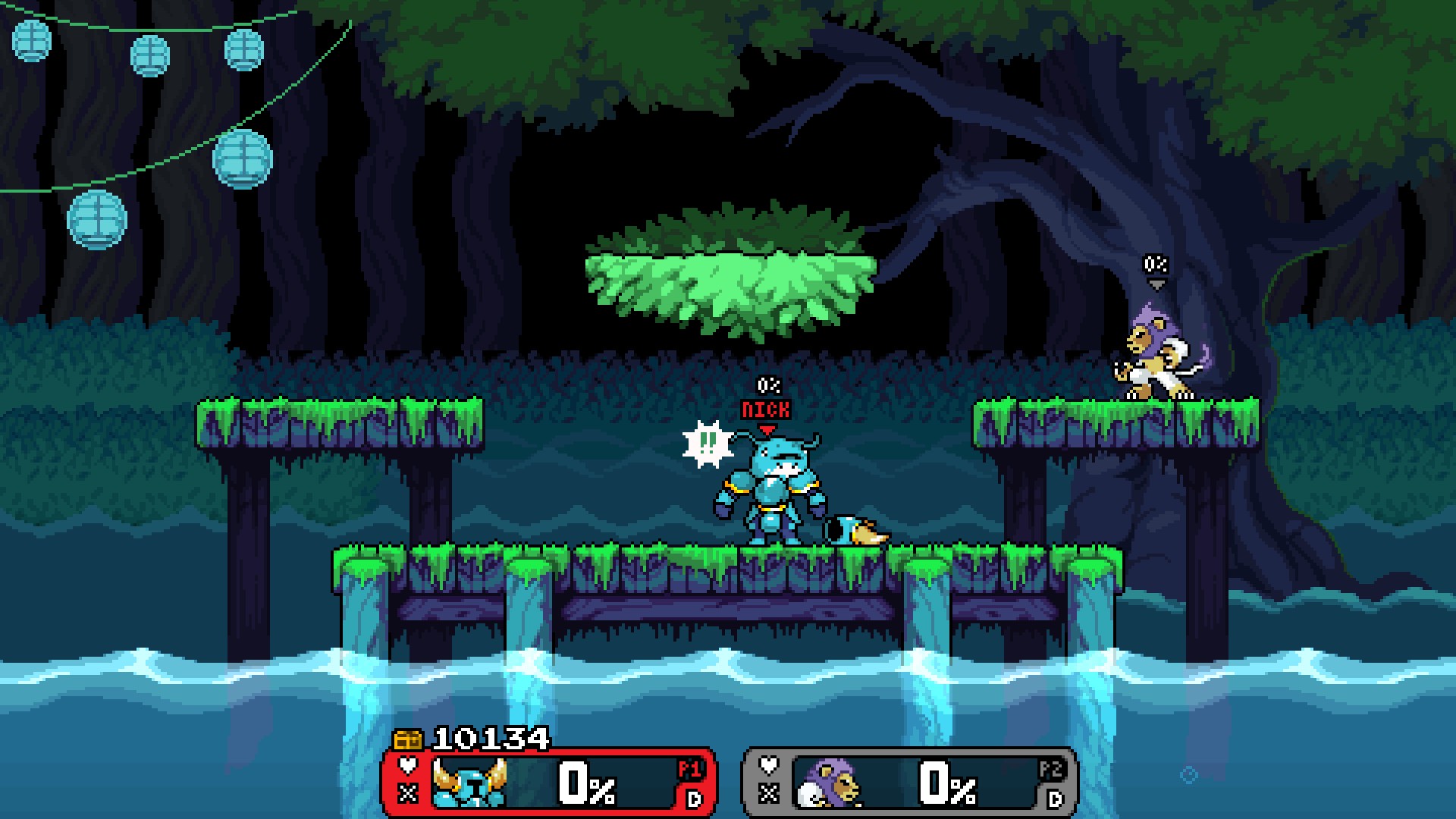Click the heart icon on the red P1 bar
Image resolution: width=1456 pixels, height=819 pixels.
pyautogui.click(x=406, y=766)
